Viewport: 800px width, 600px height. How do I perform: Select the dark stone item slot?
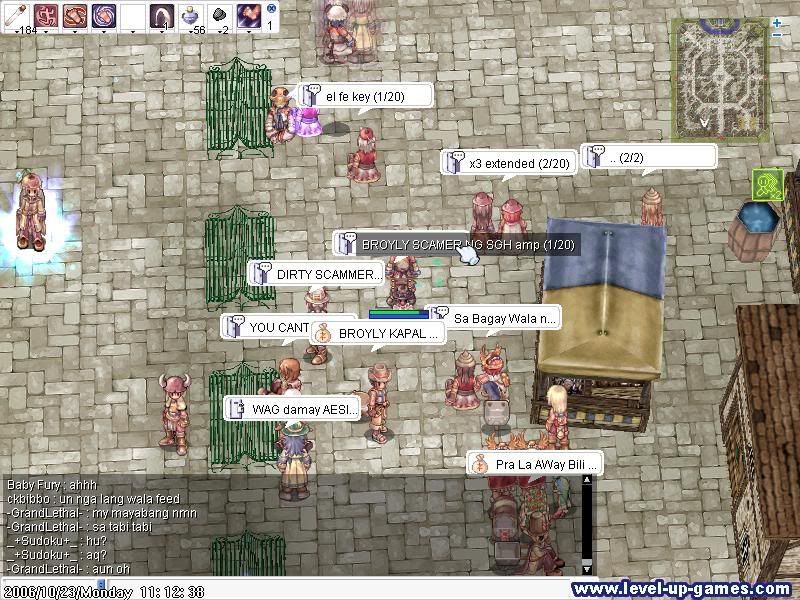point(220,16)
